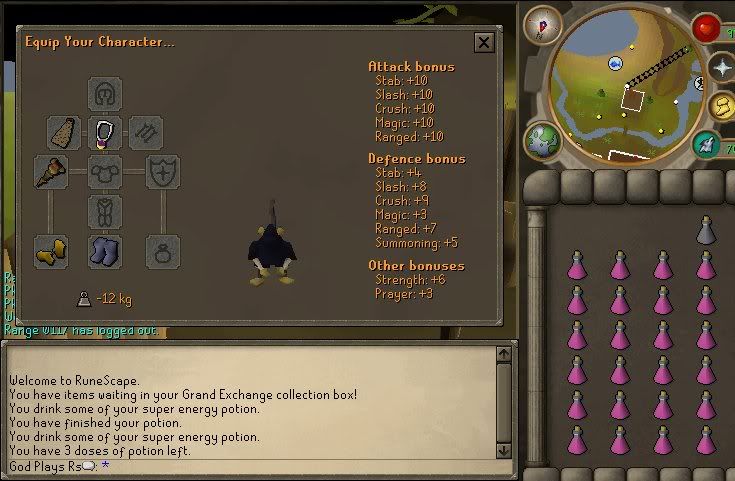The width and height of the screenshot is (735, 481).
Task: Close the Equip Your Character window
Action: tap(484, 42)
